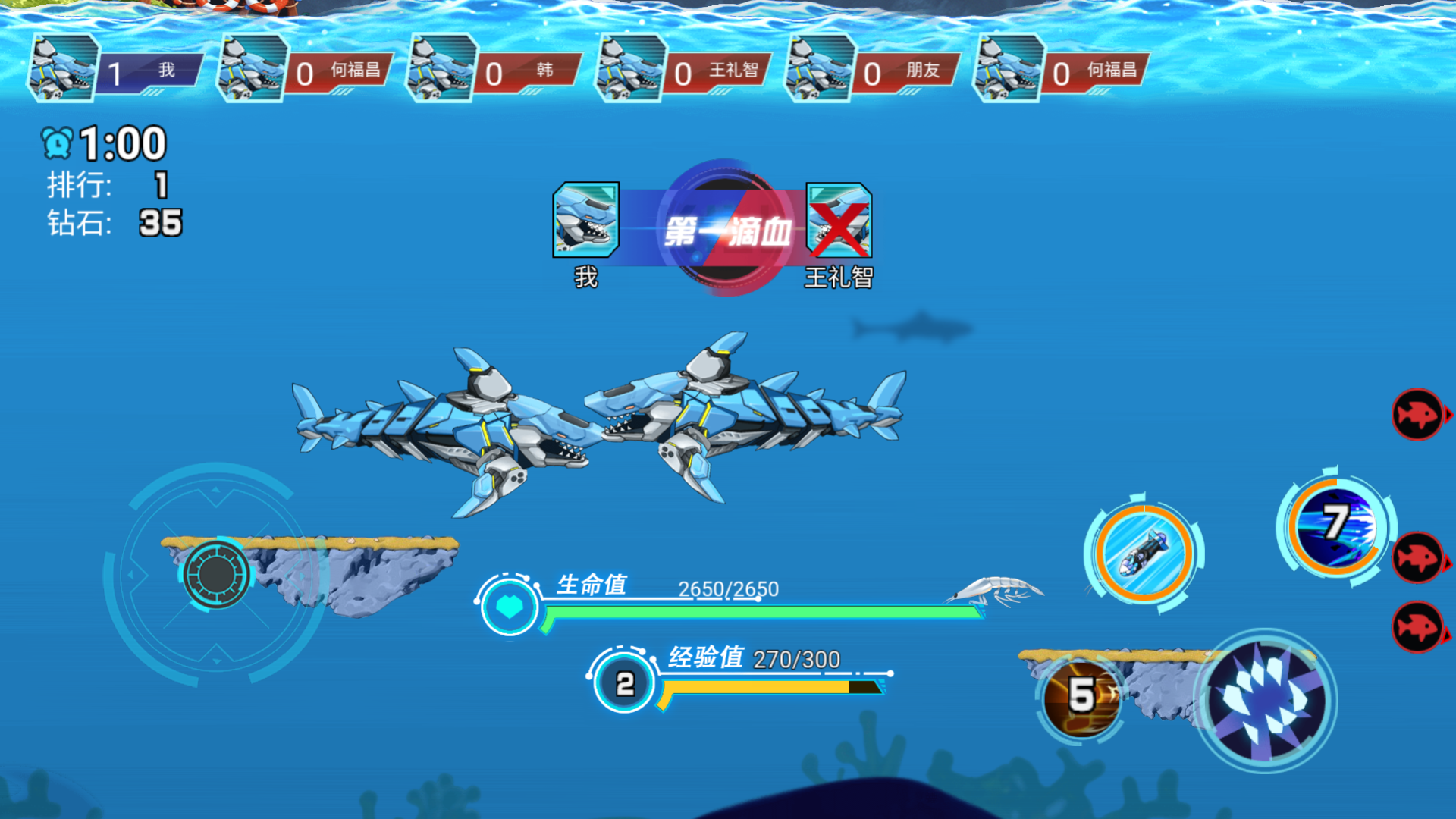The height and width of the screenshot is (819, 1456).
Task: Select the player card labeled 韩
Action: 494,70
